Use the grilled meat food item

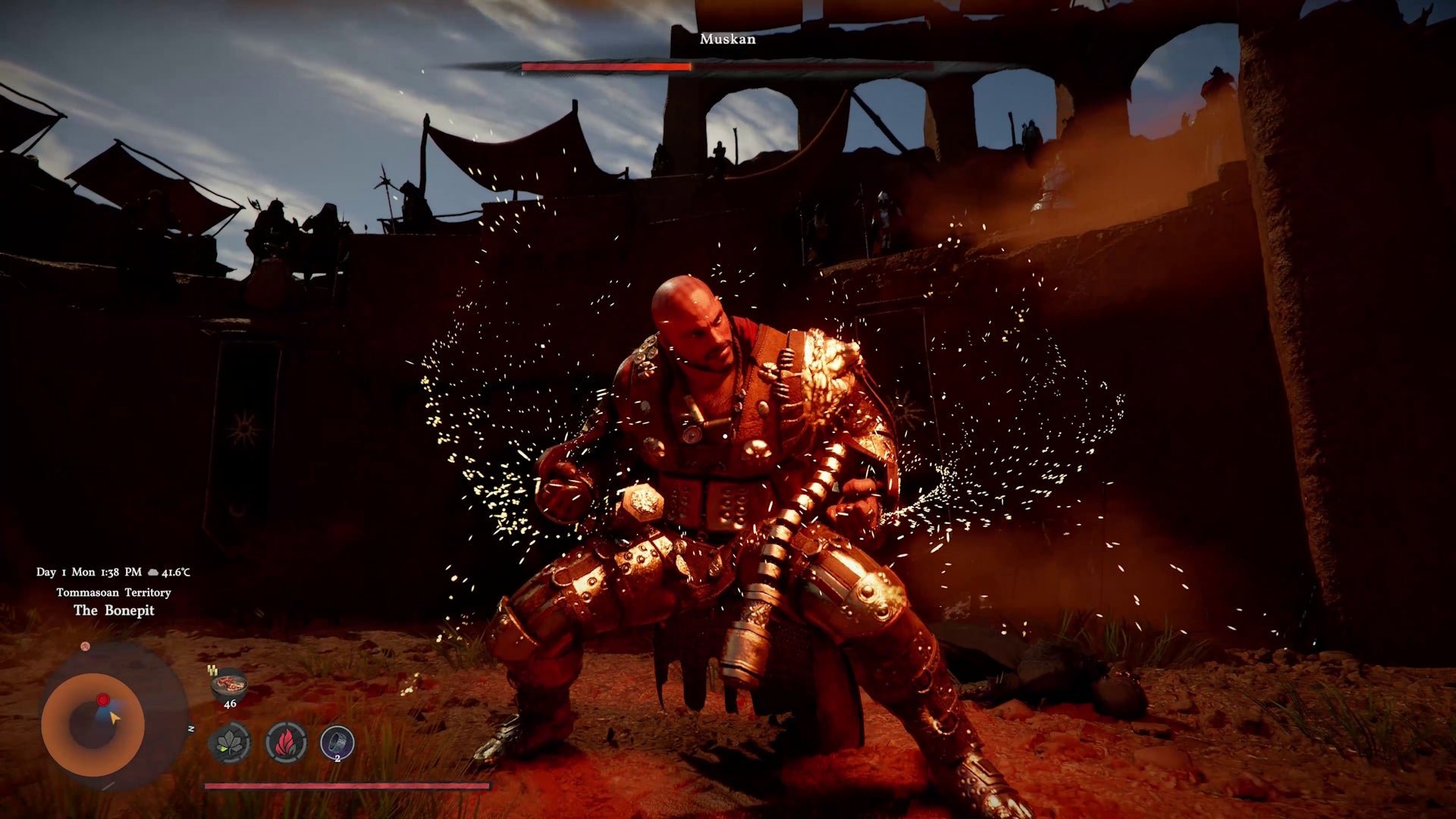(229, 685)
